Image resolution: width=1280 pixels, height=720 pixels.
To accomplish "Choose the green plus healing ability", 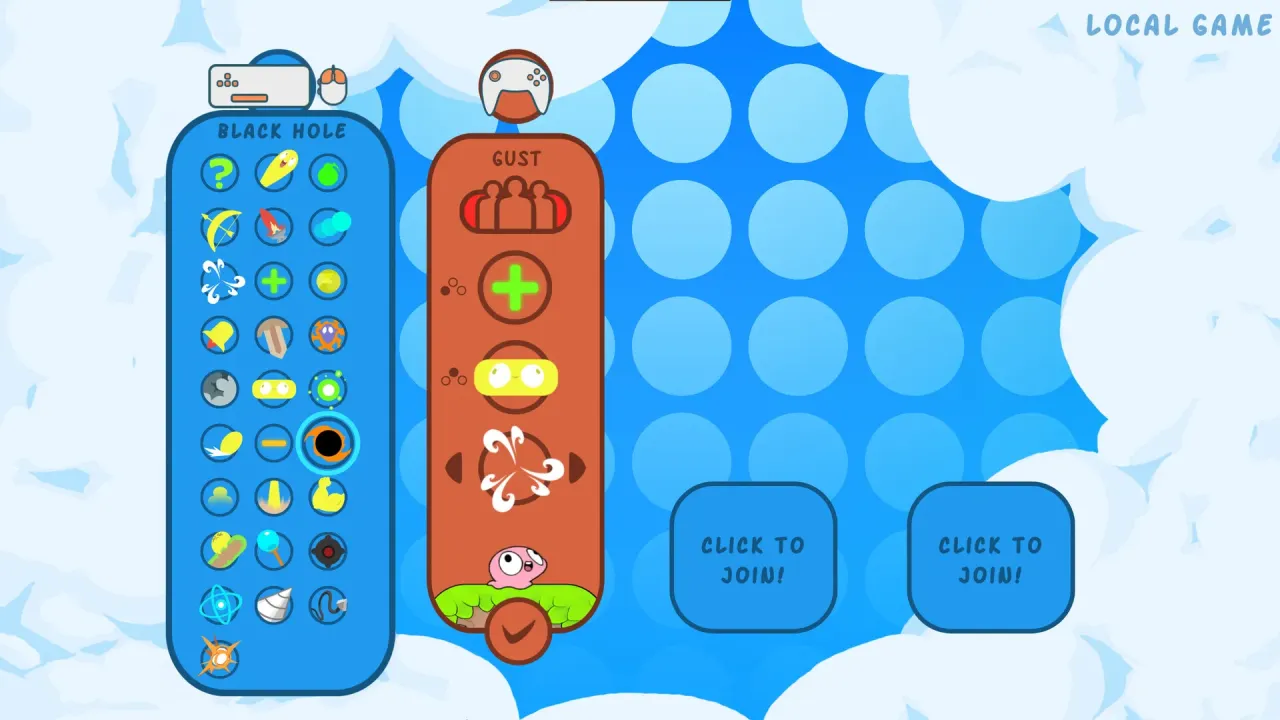I will [x=274, y=281].
